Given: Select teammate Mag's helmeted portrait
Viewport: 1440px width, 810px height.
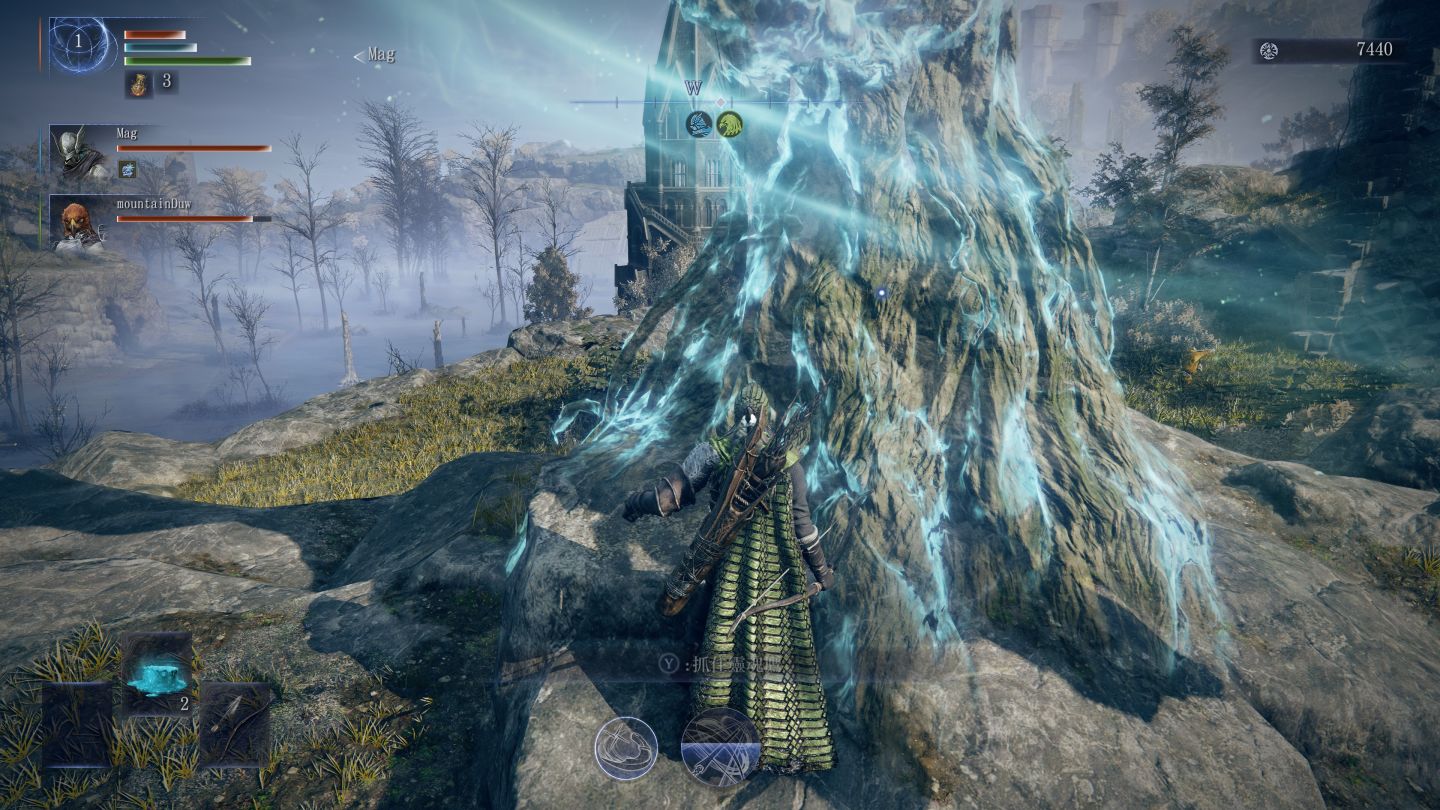Looking at the screenshot, I should point(82,152).
